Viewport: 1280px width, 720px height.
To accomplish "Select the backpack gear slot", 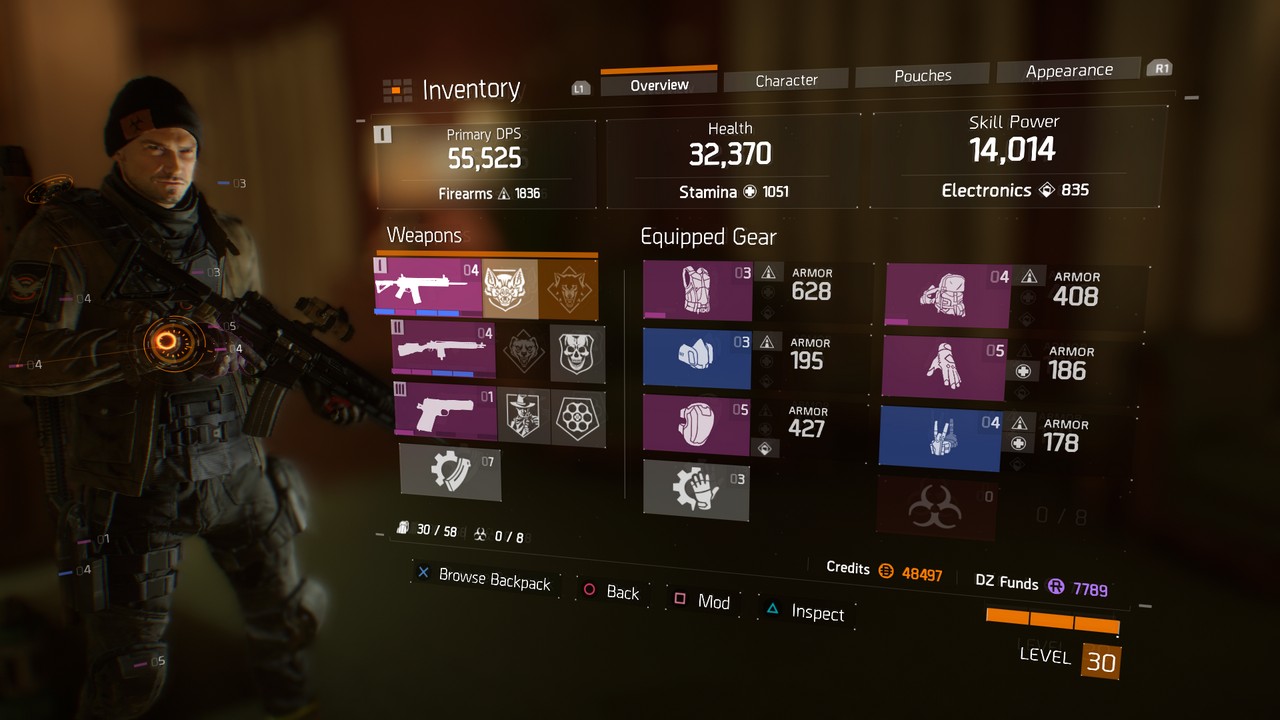I will point(946,296).
